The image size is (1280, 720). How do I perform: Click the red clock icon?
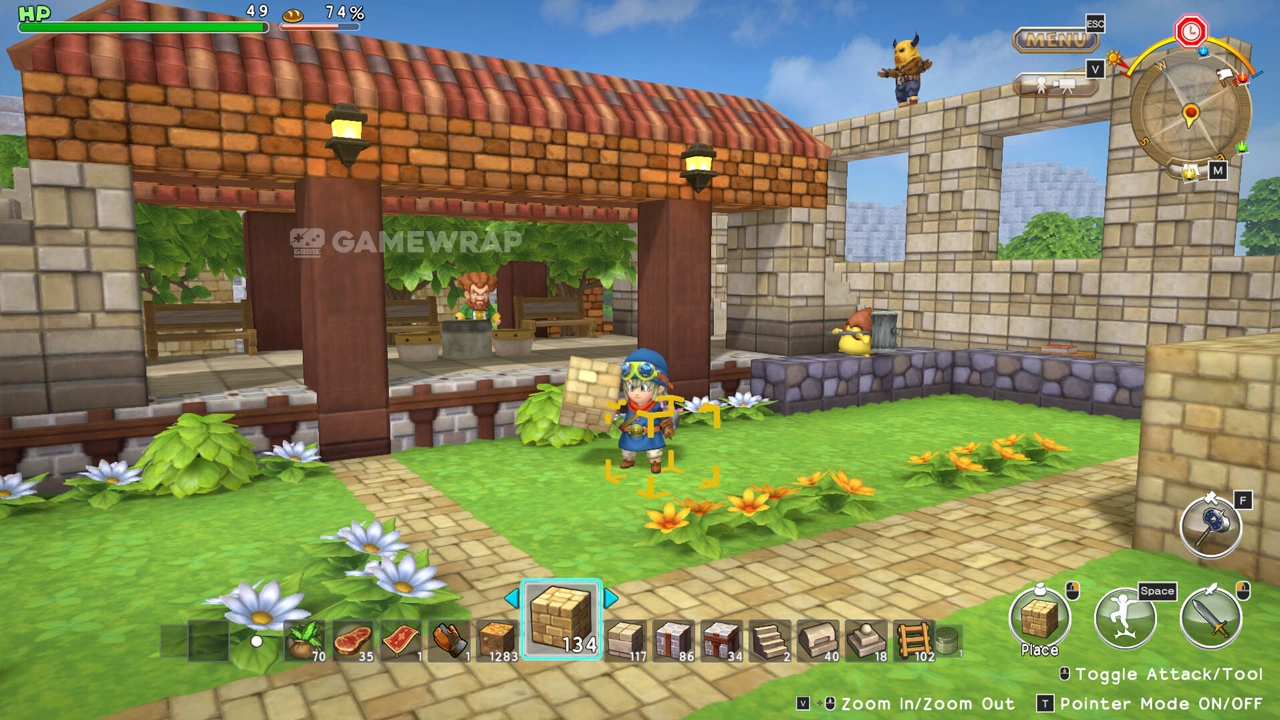(1190, 32)
